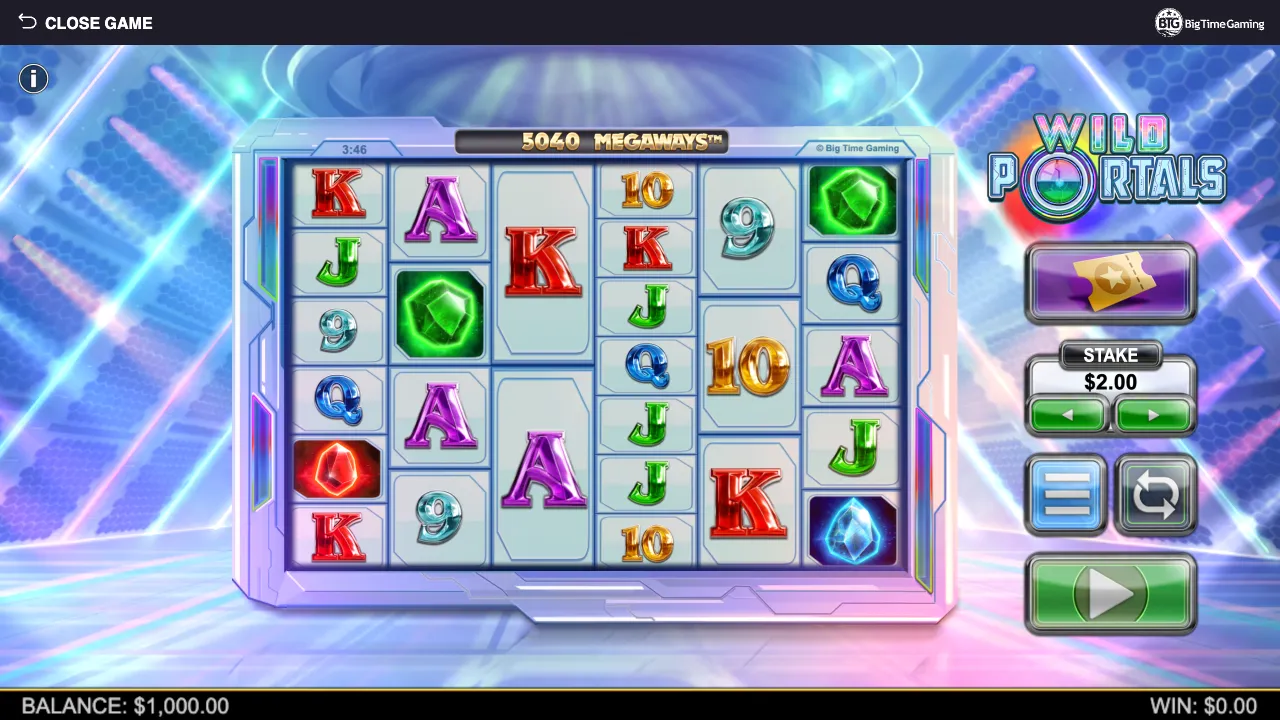Increase the stake with the right arrow

(1153, 415)
